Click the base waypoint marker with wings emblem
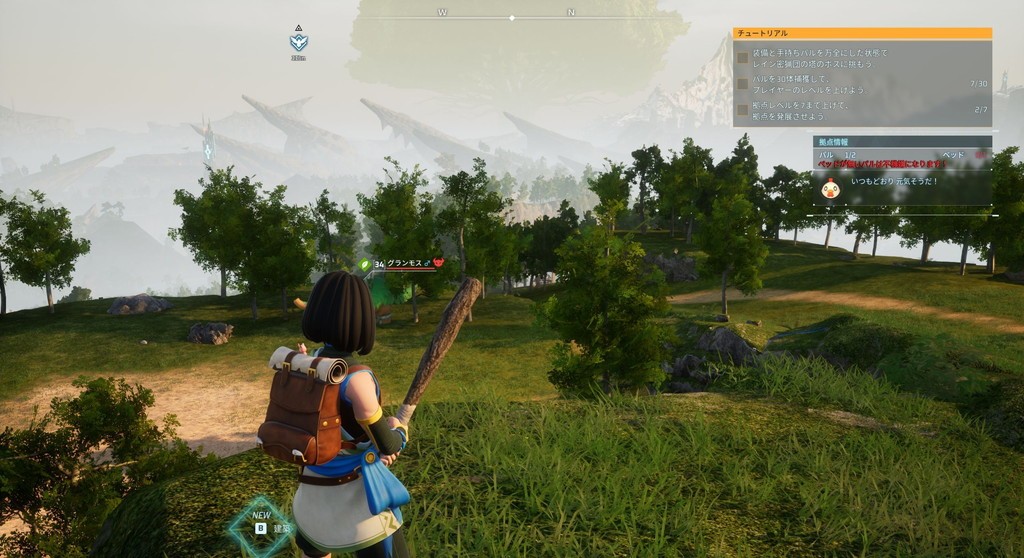 click(298, 42)
